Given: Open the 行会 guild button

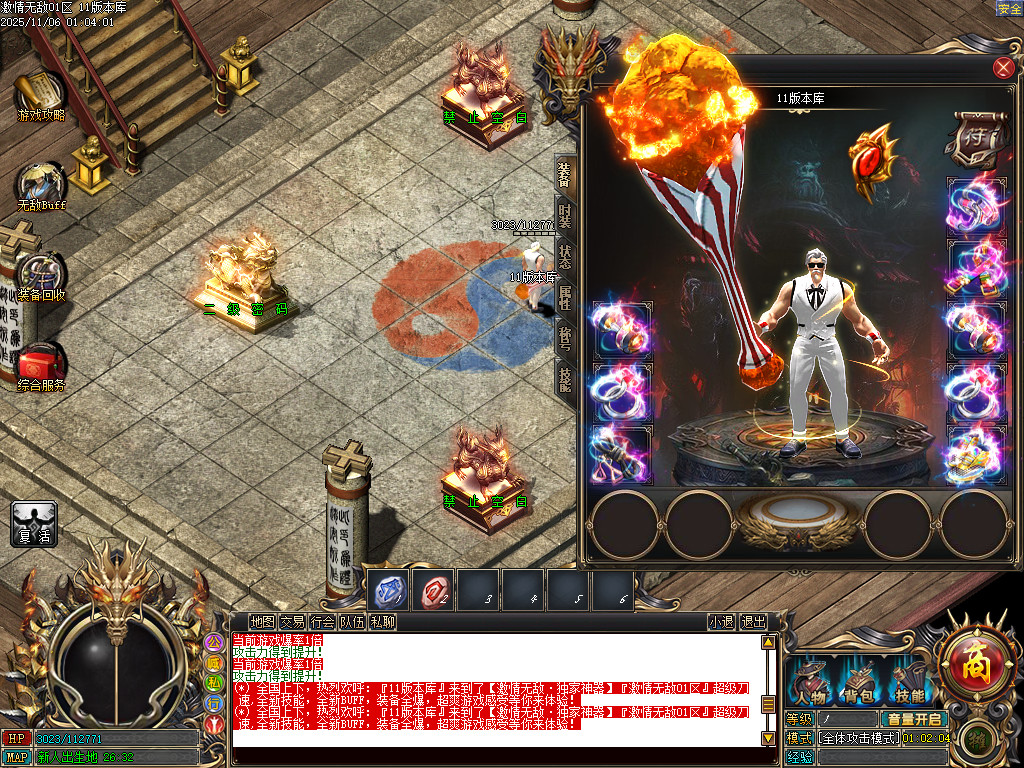Looking at the screenshot, I should 322,622.
